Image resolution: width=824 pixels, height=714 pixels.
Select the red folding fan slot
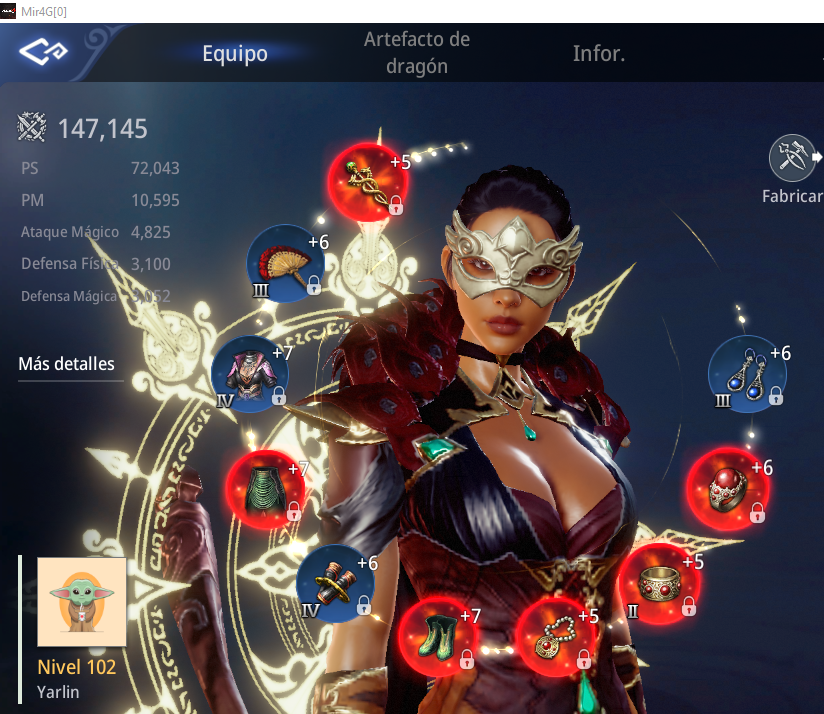pyautogui.click(x=285, y=264)
